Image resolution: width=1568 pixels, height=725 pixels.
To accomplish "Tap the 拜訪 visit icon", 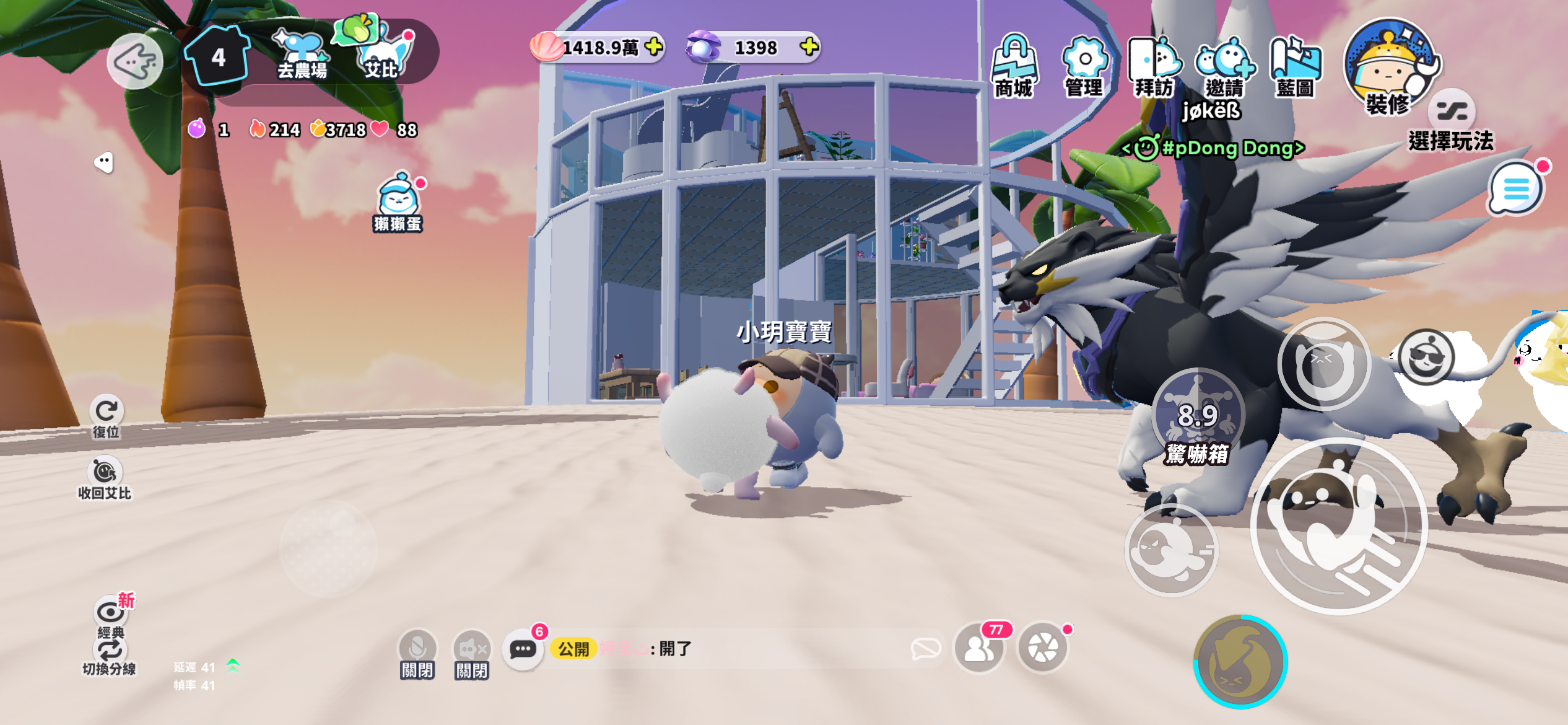I will pyautogui.click(x=1154, y=66).
